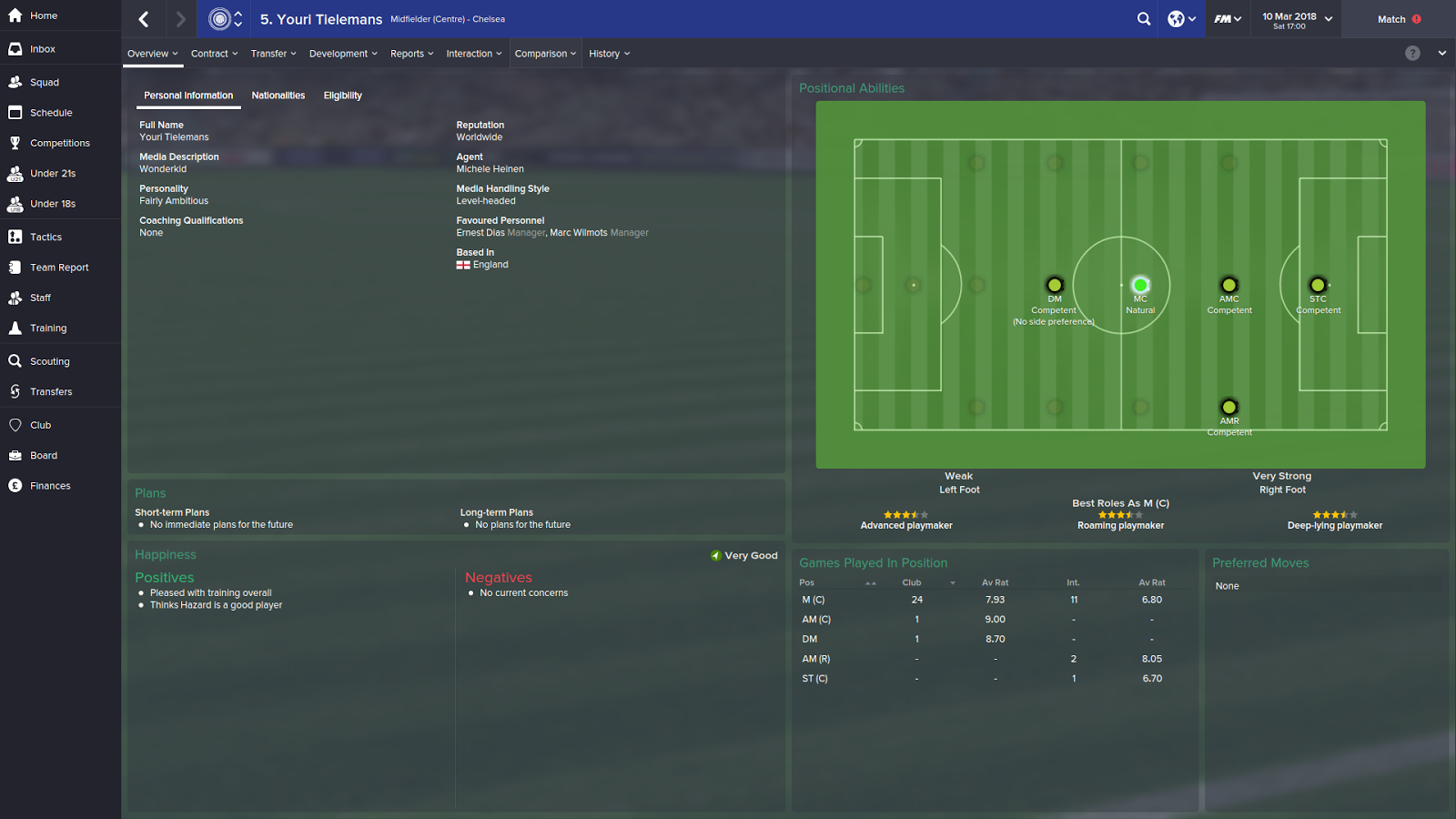Check the Inbox
This screenshot has width=1456, height=819.
[41, 48]
